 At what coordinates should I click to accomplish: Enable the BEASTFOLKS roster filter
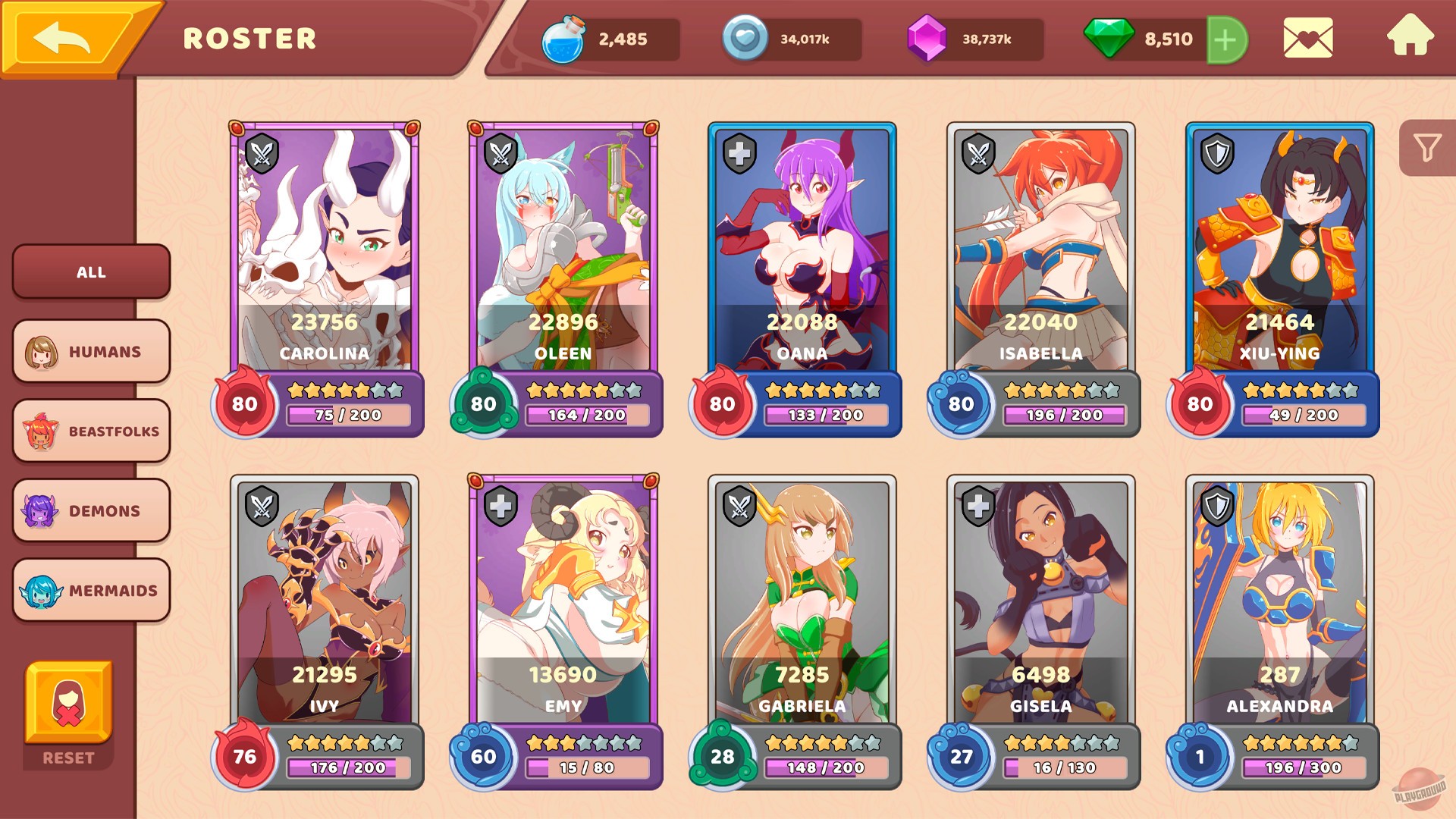(x=91, y=431)
